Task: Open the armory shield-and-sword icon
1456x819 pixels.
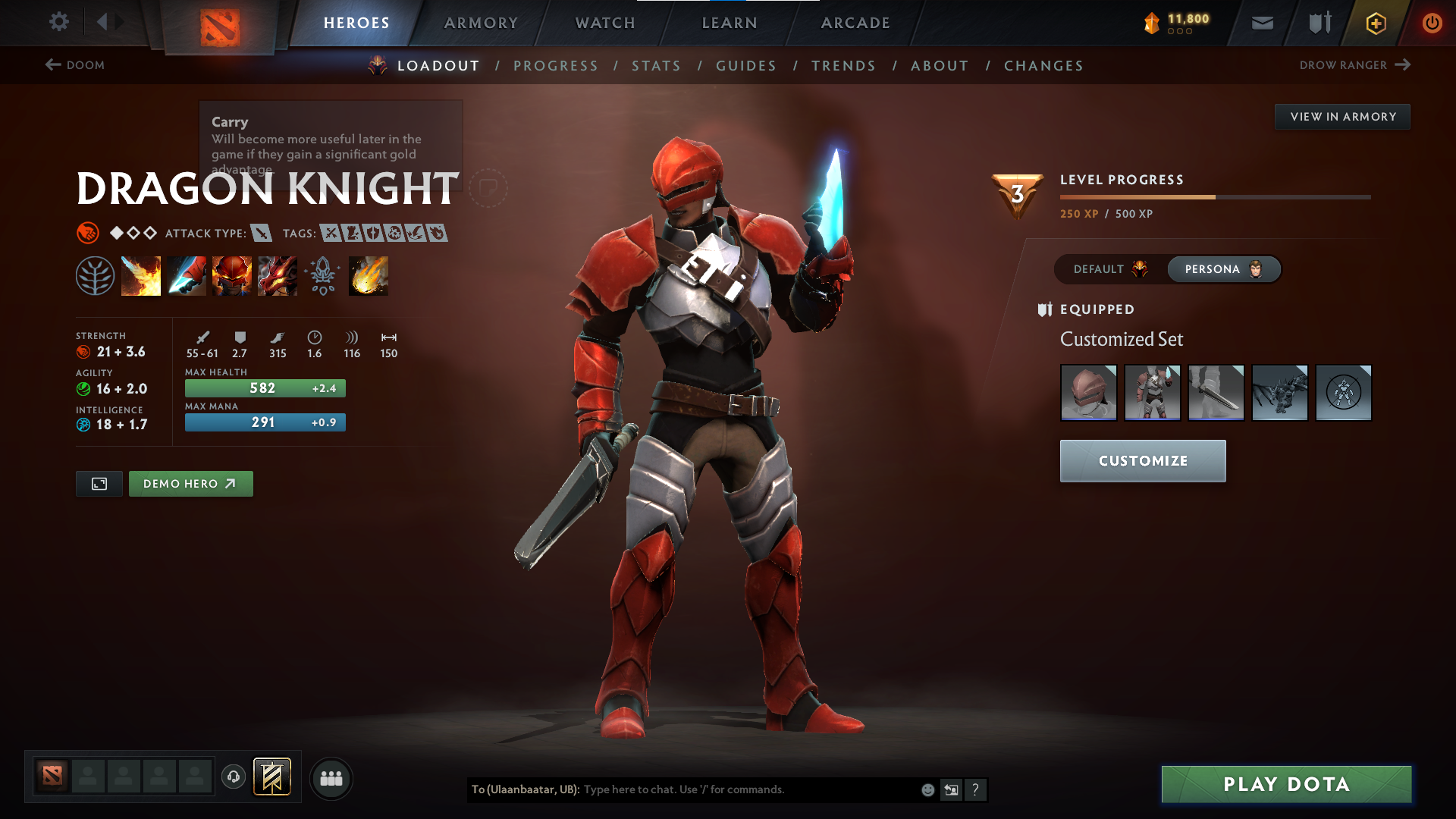Action: point(1318,23)
